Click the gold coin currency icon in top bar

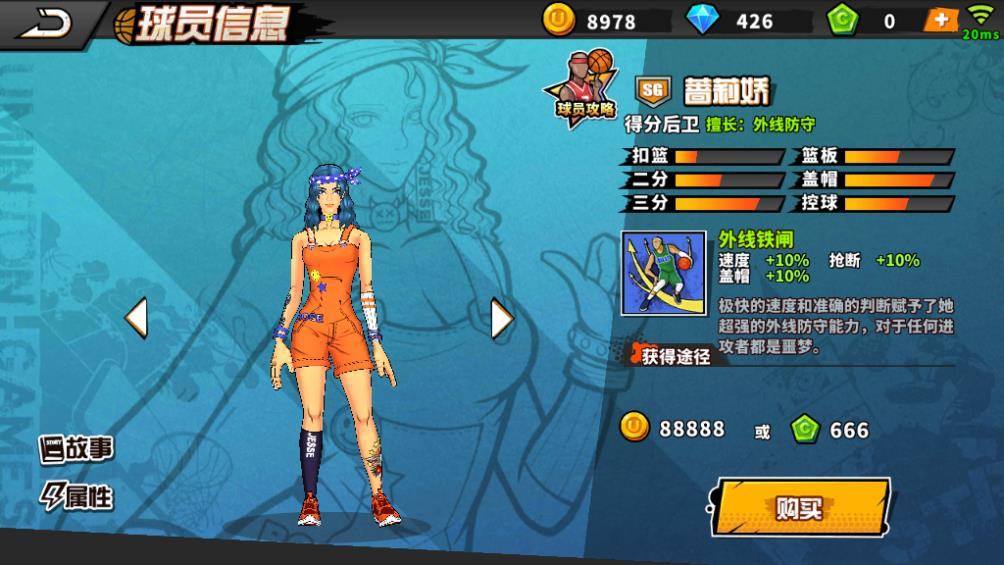point(558,20)
